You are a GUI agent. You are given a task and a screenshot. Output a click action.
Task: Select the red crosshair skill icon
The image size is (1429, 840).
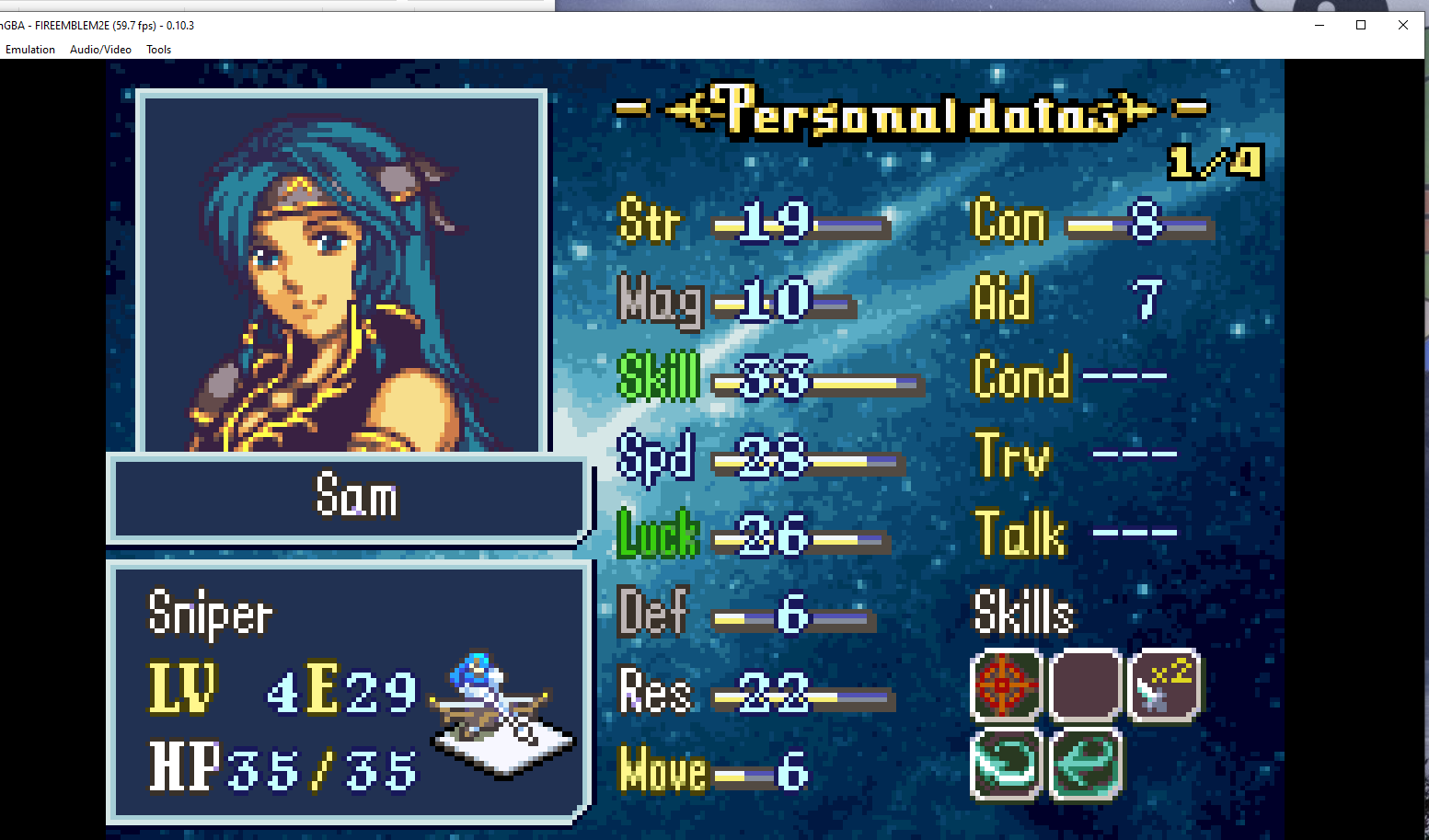(x=1006, y=685)
